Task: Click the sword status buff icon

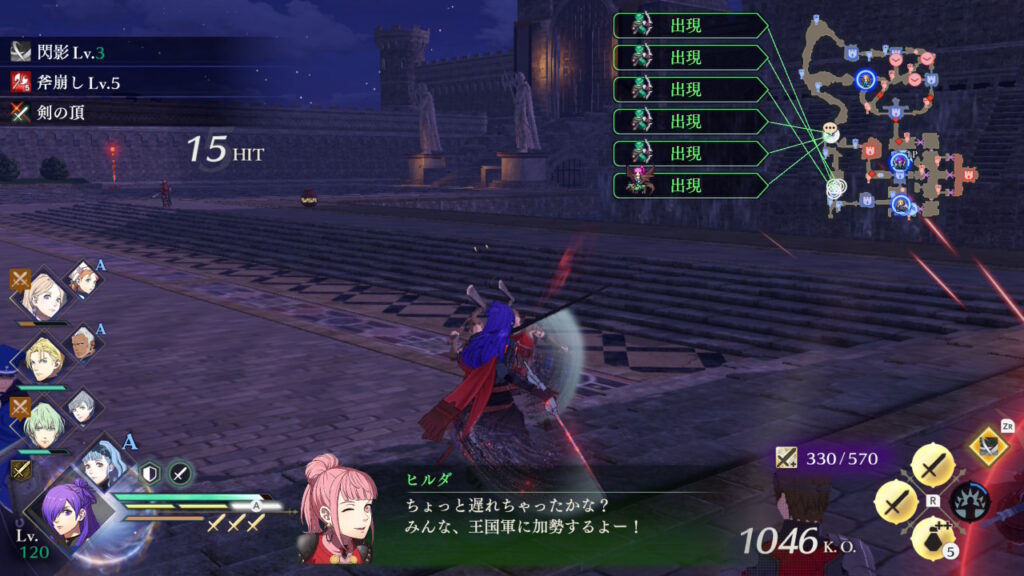Action: (180, 474)
